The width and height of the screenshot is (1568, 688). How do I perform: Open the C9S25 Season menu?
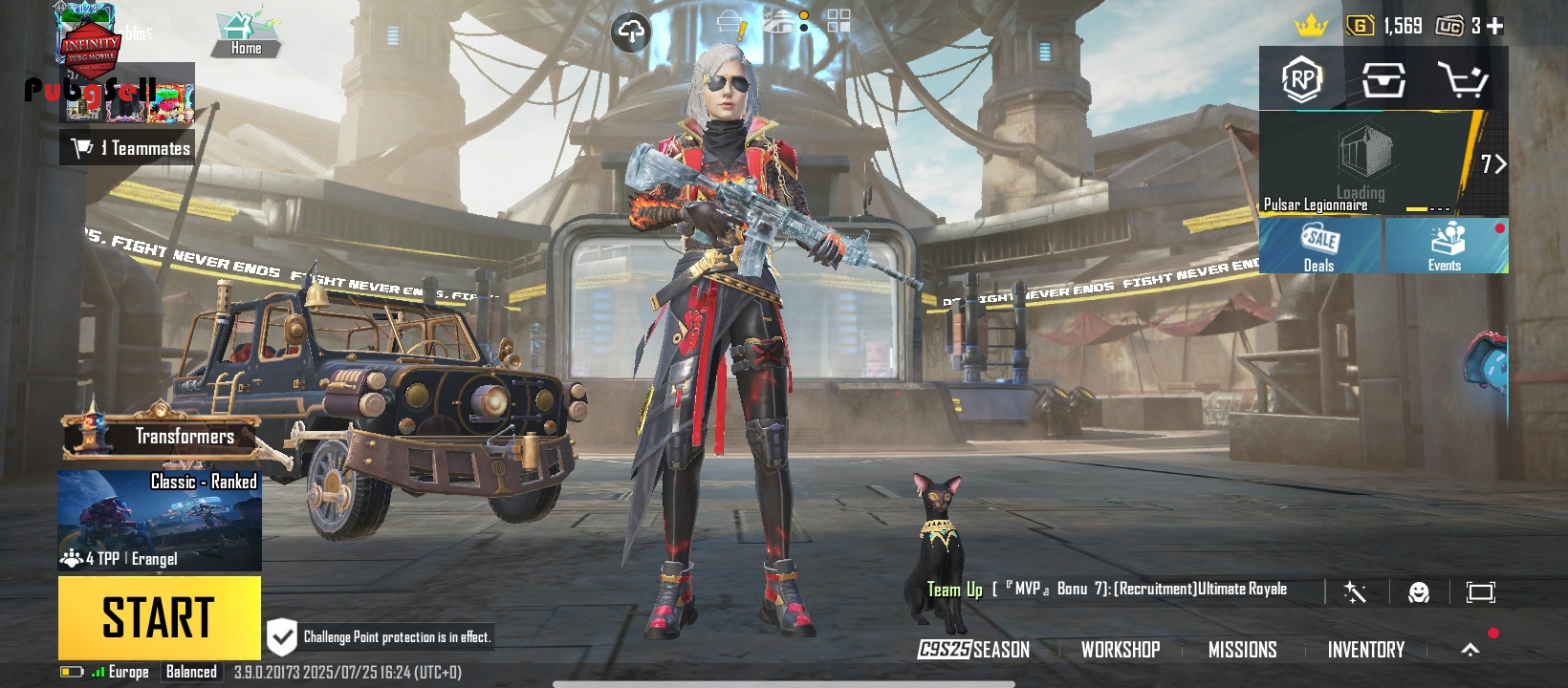tap(973, 650)
